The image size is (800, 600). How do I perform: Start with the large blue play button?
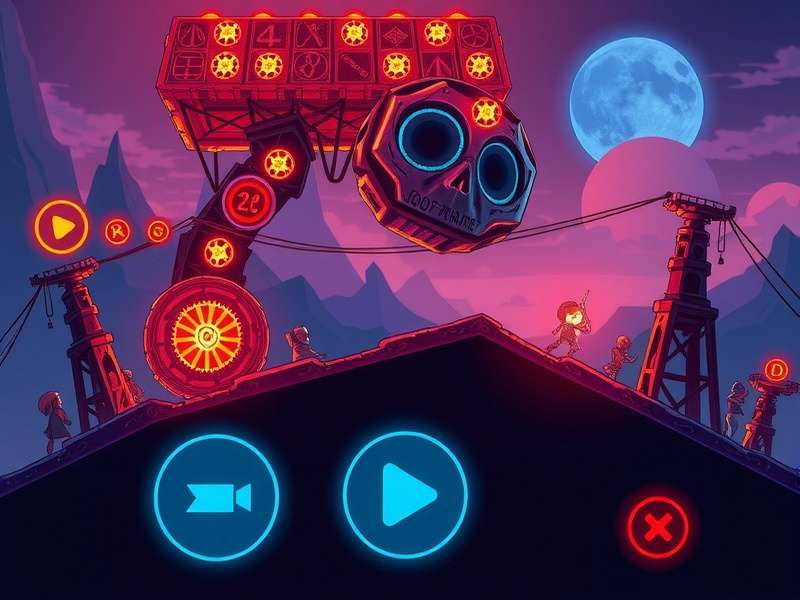(x=405, y=494)
